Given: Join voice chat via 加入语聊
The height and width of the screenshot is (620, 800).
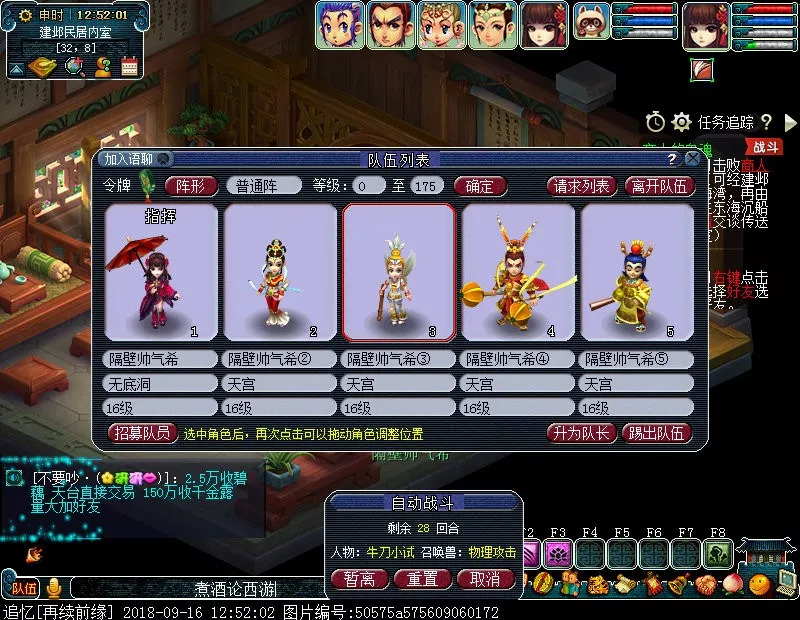Looking at the screenshot, I should point(130,159).
